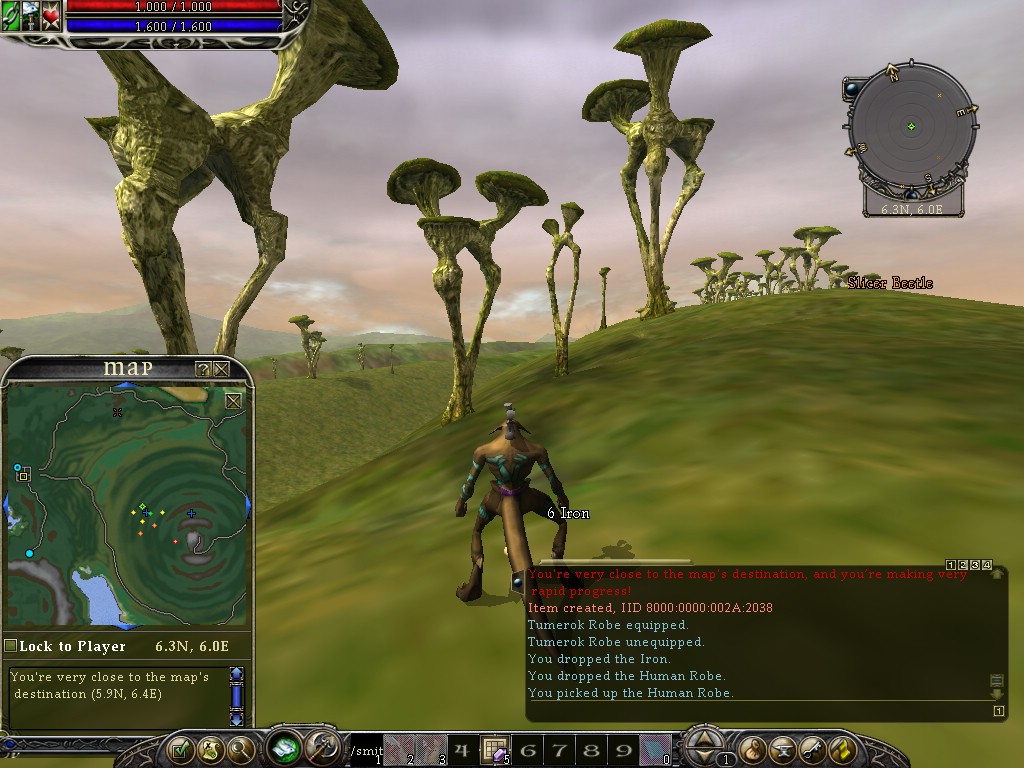Viewport: 1024px width, 768px height.
Task: Click the radar minimap
Action: [x=910, y=126]
